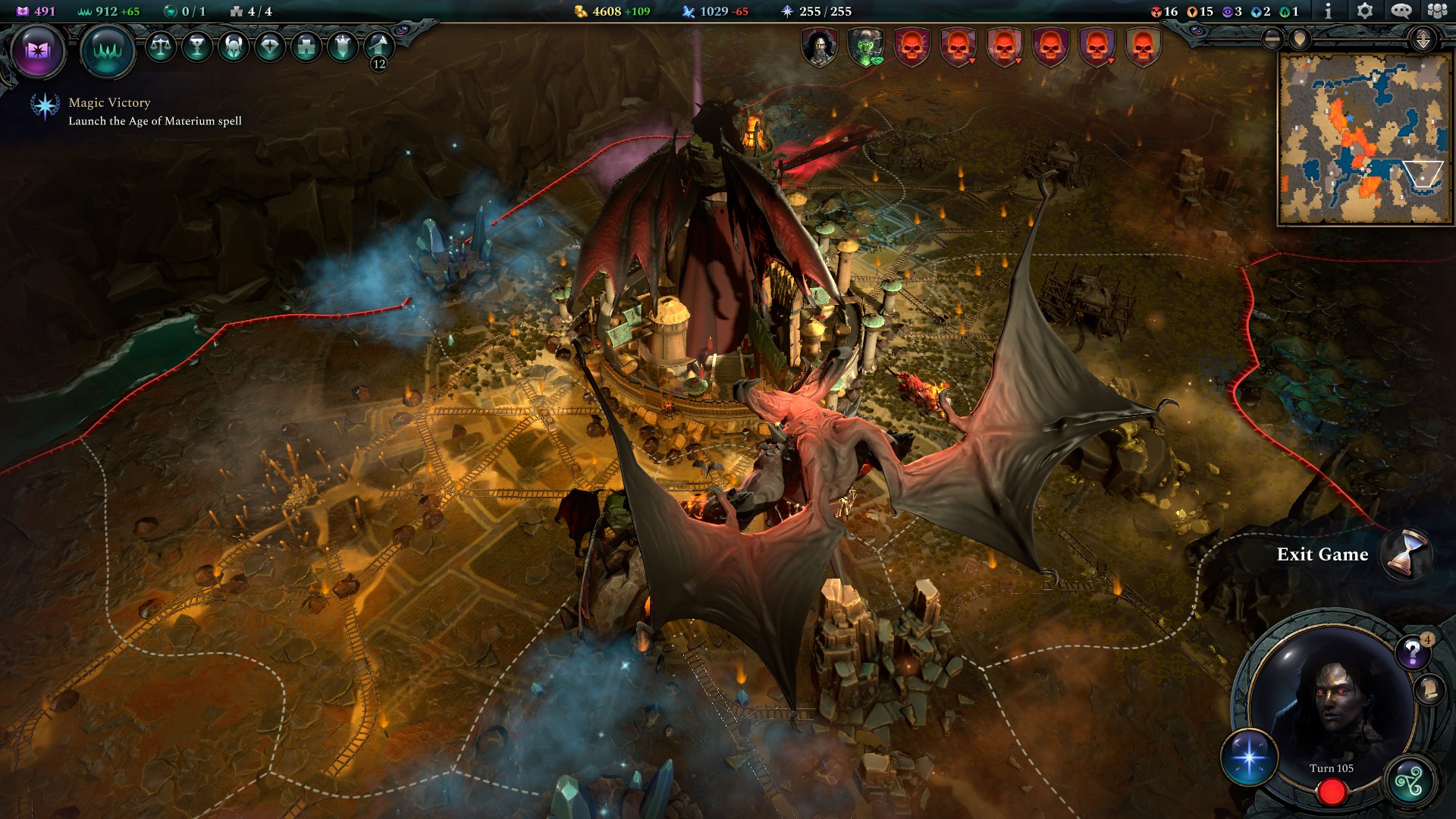This screenshot has width=1456, height=819.
Task: Toggle map layer with up-down arrows button
Action: [x=1423, y=39]
